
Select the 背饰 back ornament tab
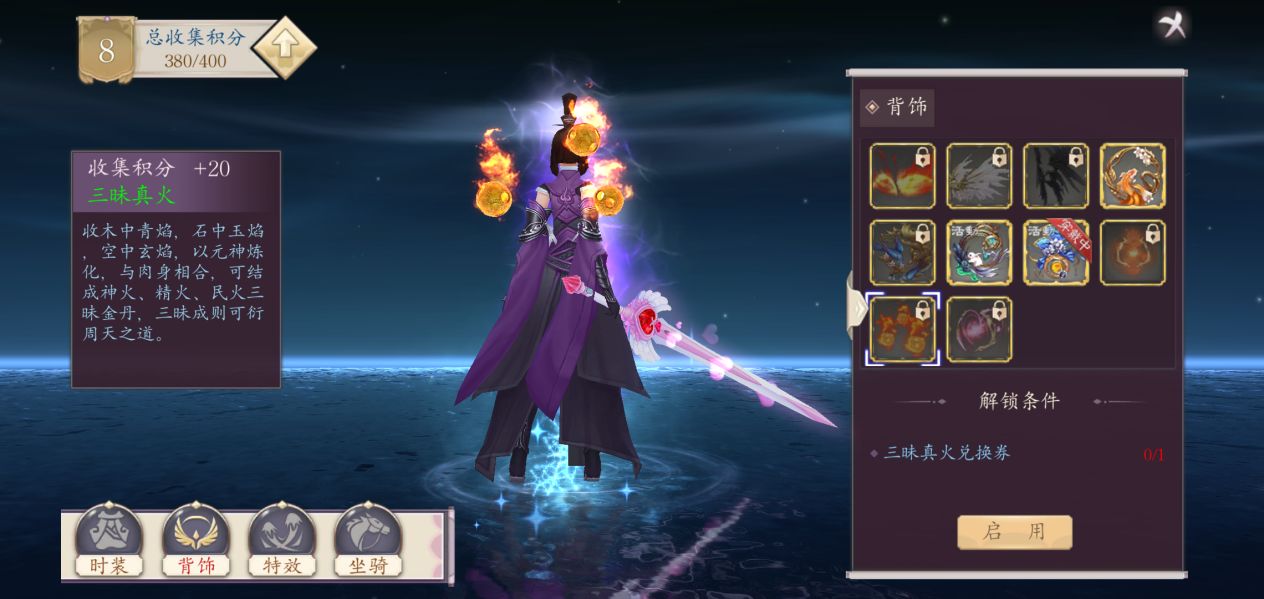click(x=196, y=541)
